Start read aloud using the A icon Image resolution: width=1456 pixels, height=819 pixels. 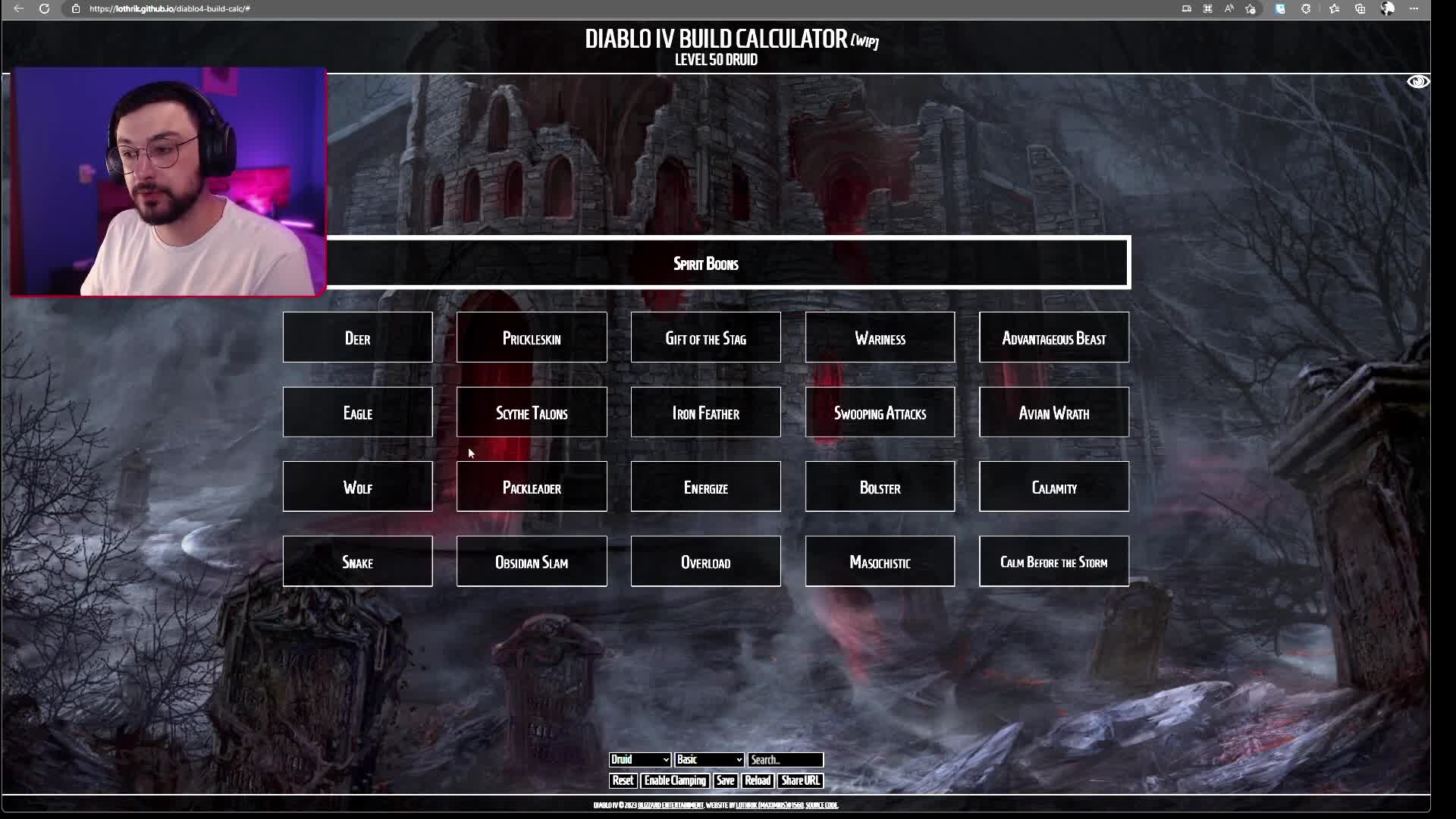coord(1228,9)
